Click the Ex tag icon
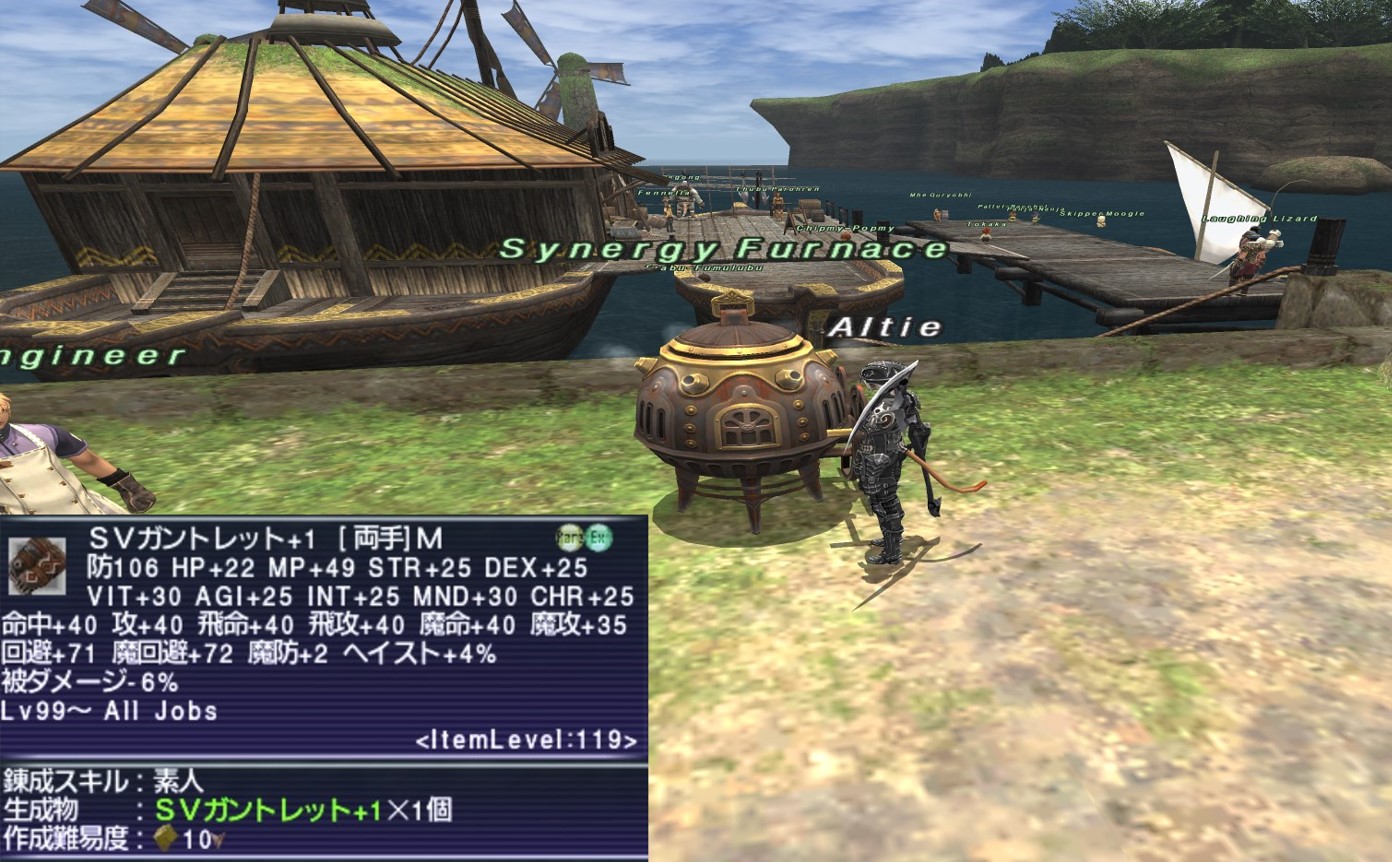Viewport: 1392px width, 862px height. tap(598, 537)
